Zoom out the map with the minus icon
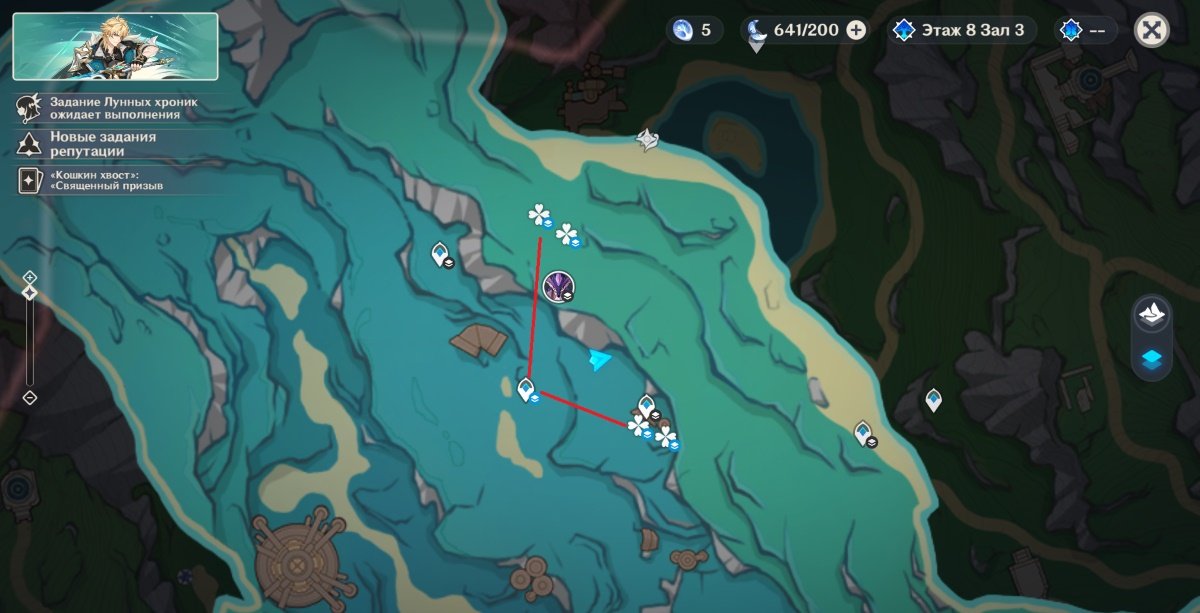Image resolution: width=1200 pixels, height=613 pixels. [x=30, y=397]
